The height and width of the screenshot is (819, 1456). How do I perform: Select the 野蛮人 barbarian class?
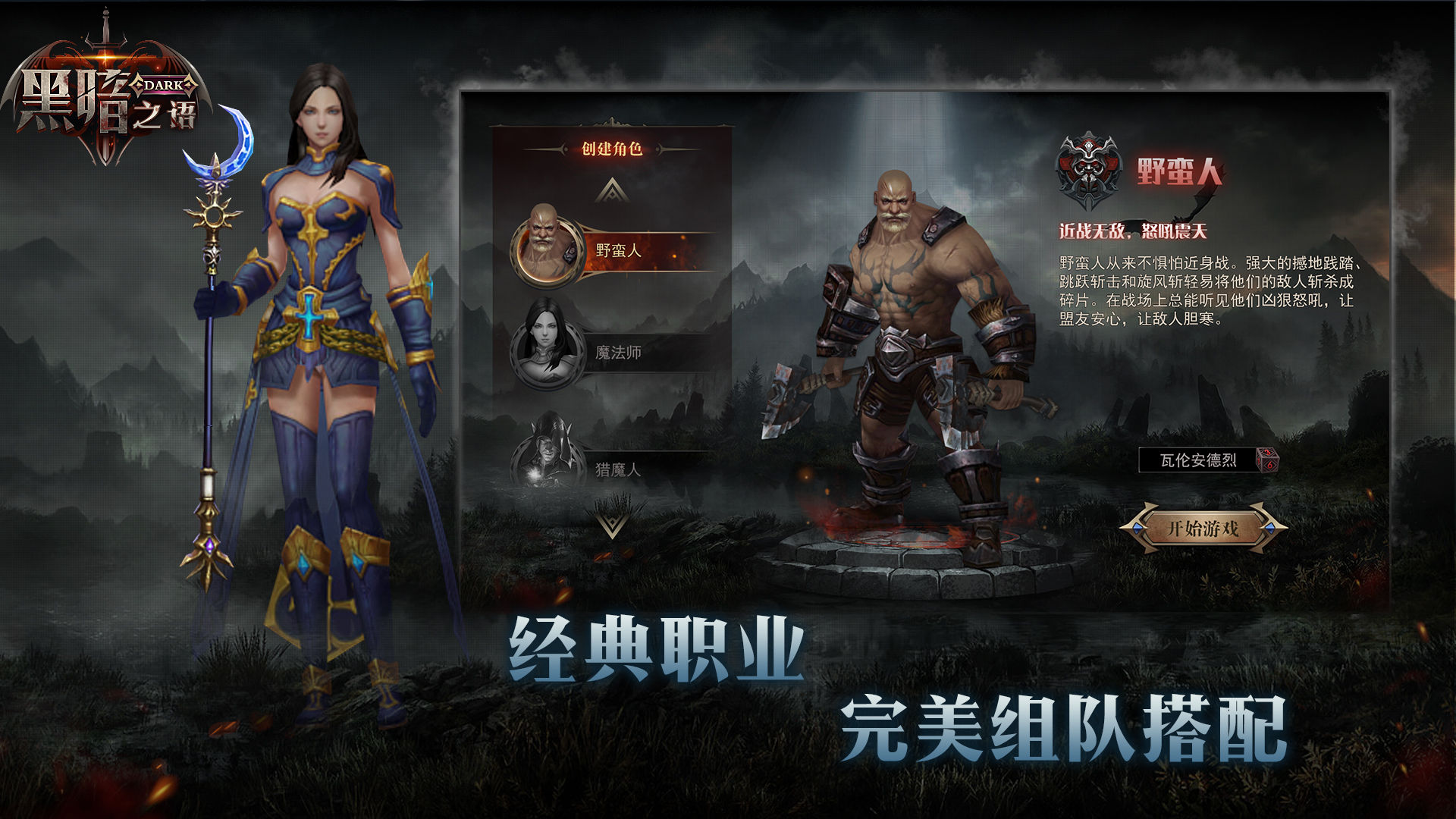(616, 250)
